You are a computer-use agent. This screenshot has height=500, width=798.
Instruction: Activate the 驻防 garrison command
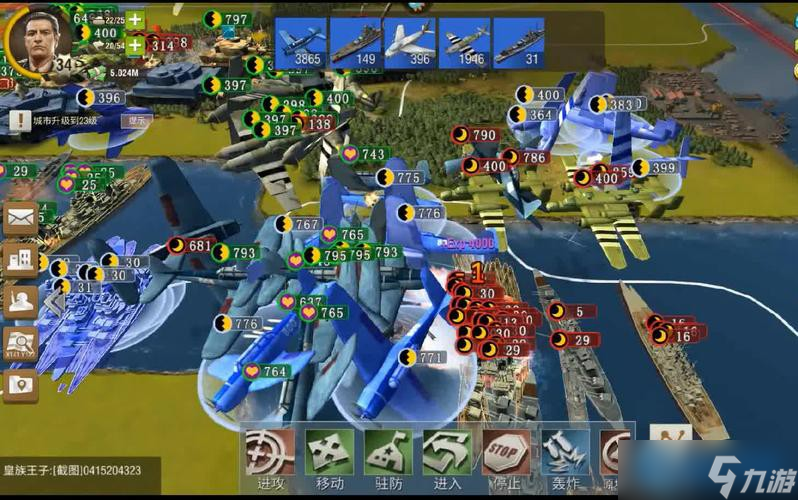tap(388, 460)
